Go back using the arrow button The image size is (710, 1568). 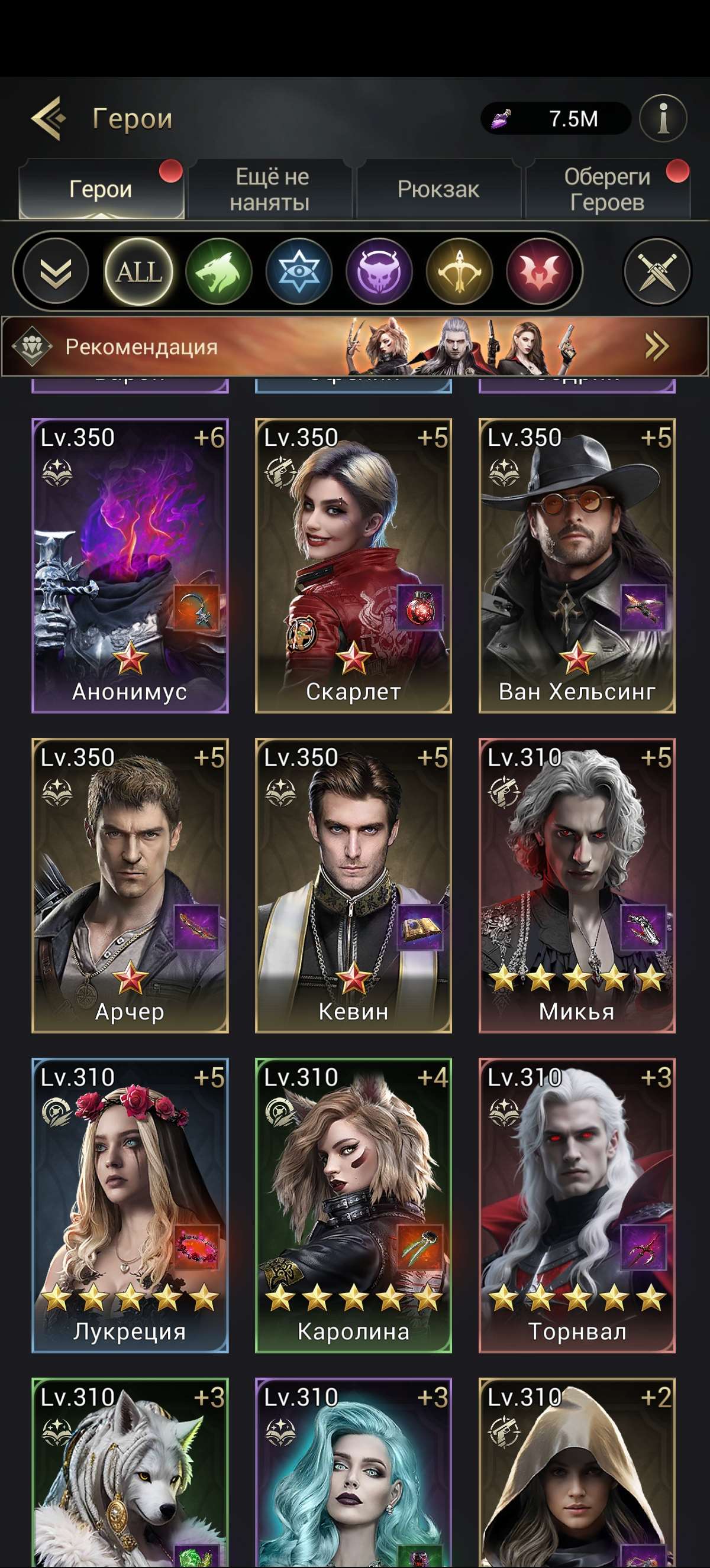pos(49,118)
